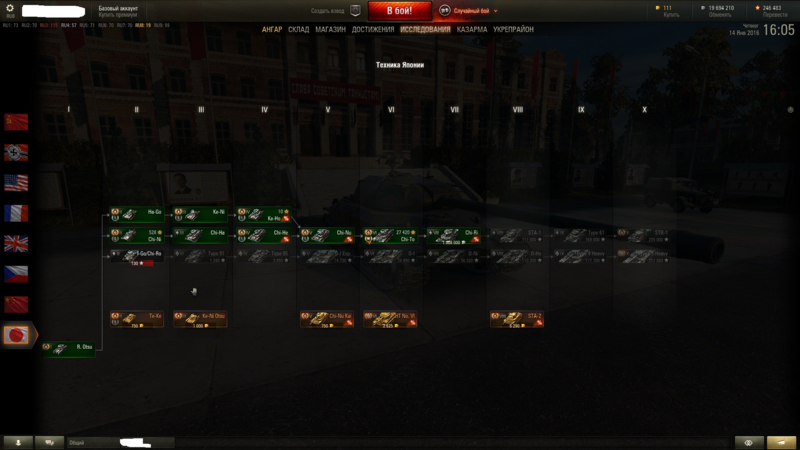This screenshot has height=450, width=800.
Task: Open the gear settings menu
Action: pyautogui.click(x=11, y=8)
